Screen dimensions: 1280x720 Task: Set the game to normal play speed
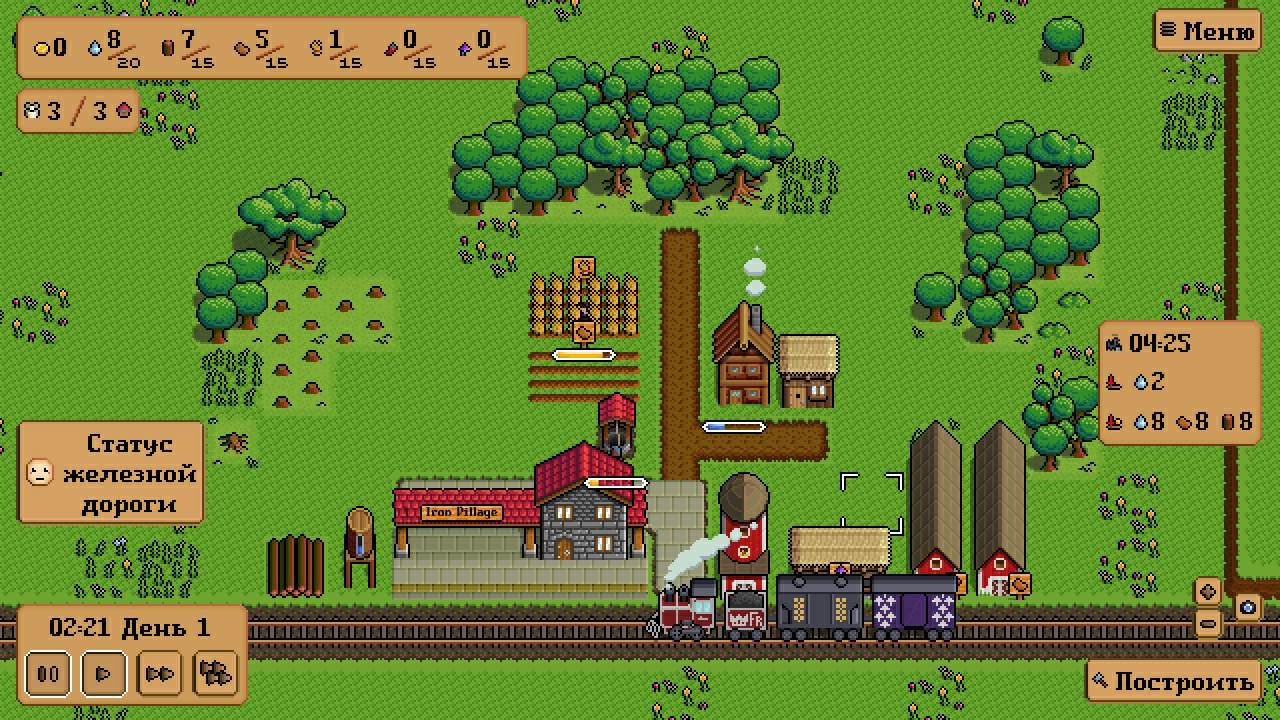[x=103, y=673]
